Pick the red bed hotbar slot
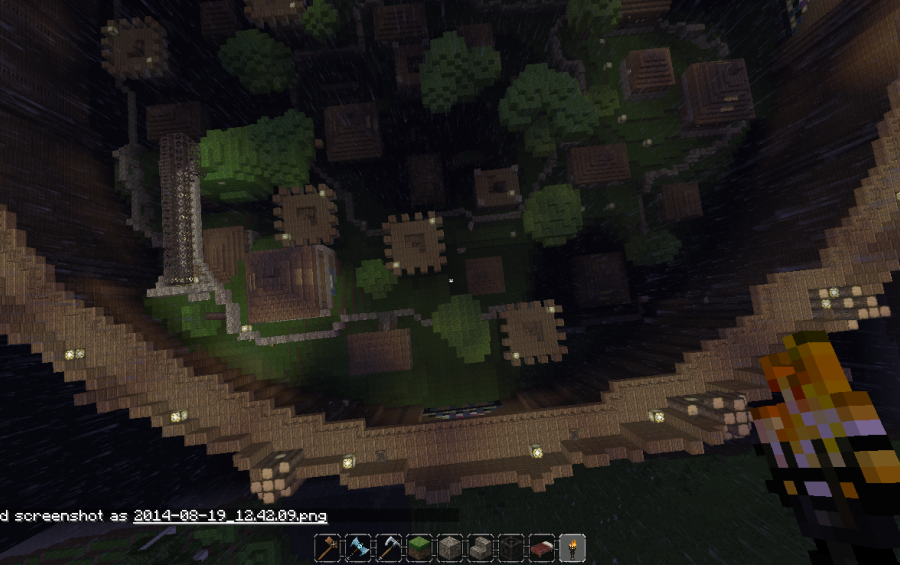Viewport: 900px width, 565px height. click(542, 548)
